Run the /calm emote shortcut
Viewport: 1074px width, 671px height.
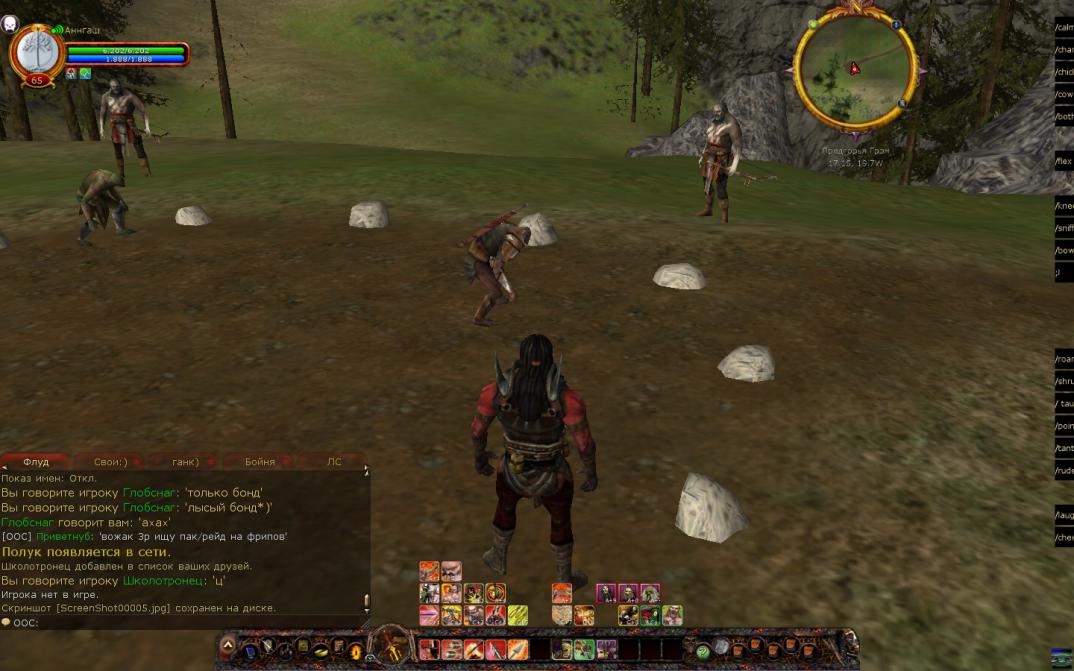1064,27
